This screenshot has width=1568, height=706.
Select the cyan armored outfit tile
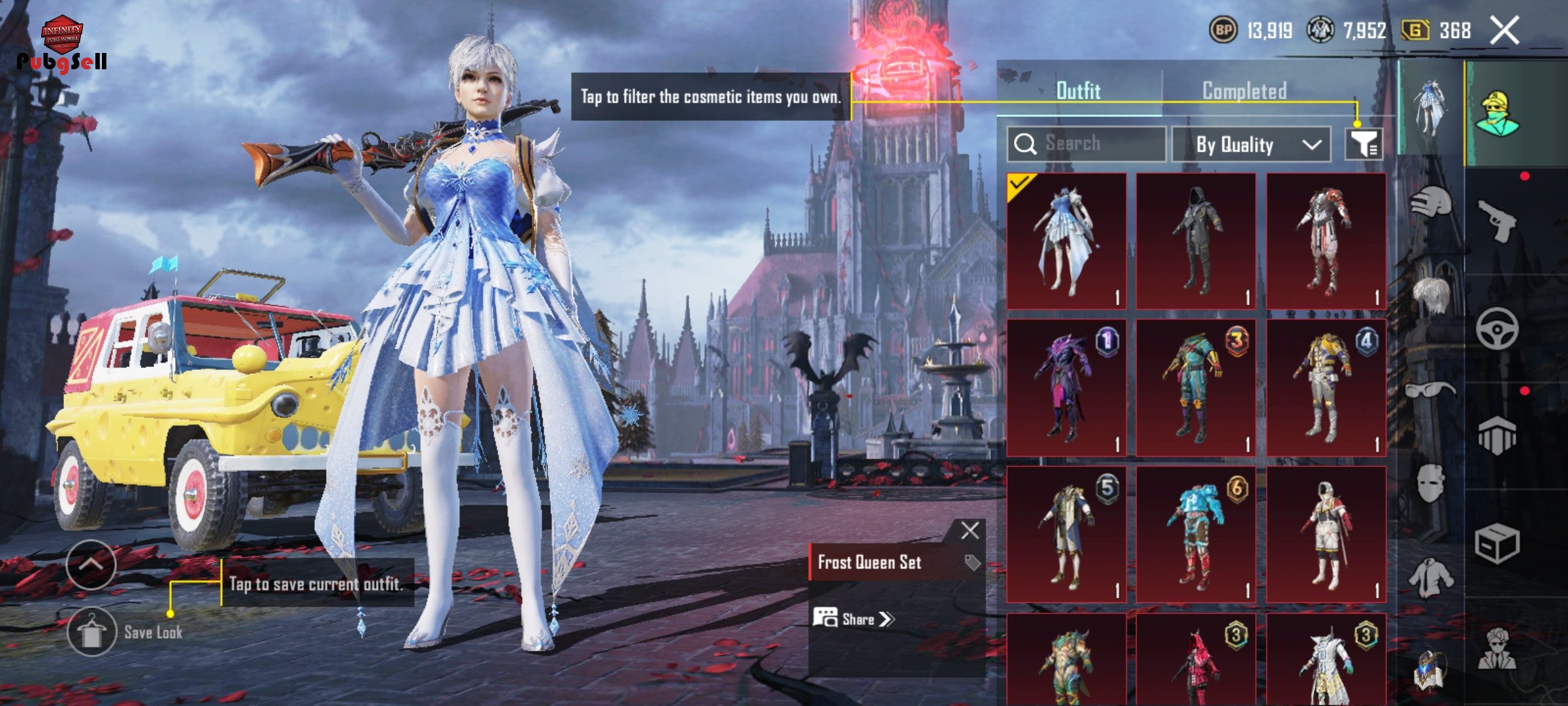pyautogui.click(x=1196, y=534)
